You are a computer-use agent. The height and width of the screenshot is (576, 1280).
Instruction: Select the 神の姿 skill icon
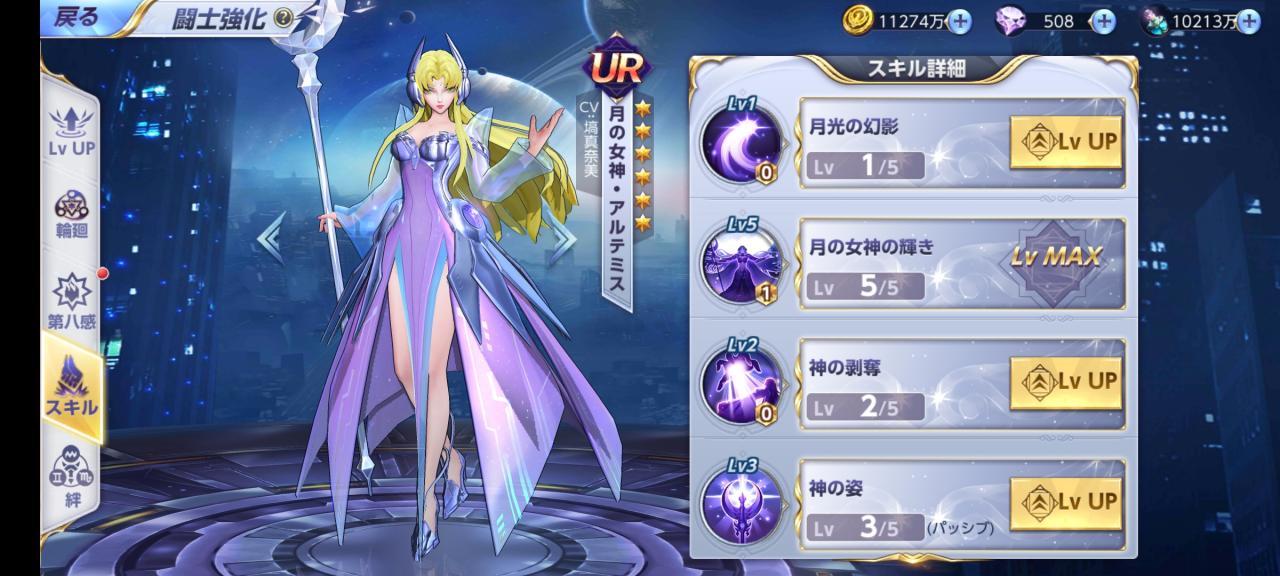pyautogui.click(x=741, y=502)
